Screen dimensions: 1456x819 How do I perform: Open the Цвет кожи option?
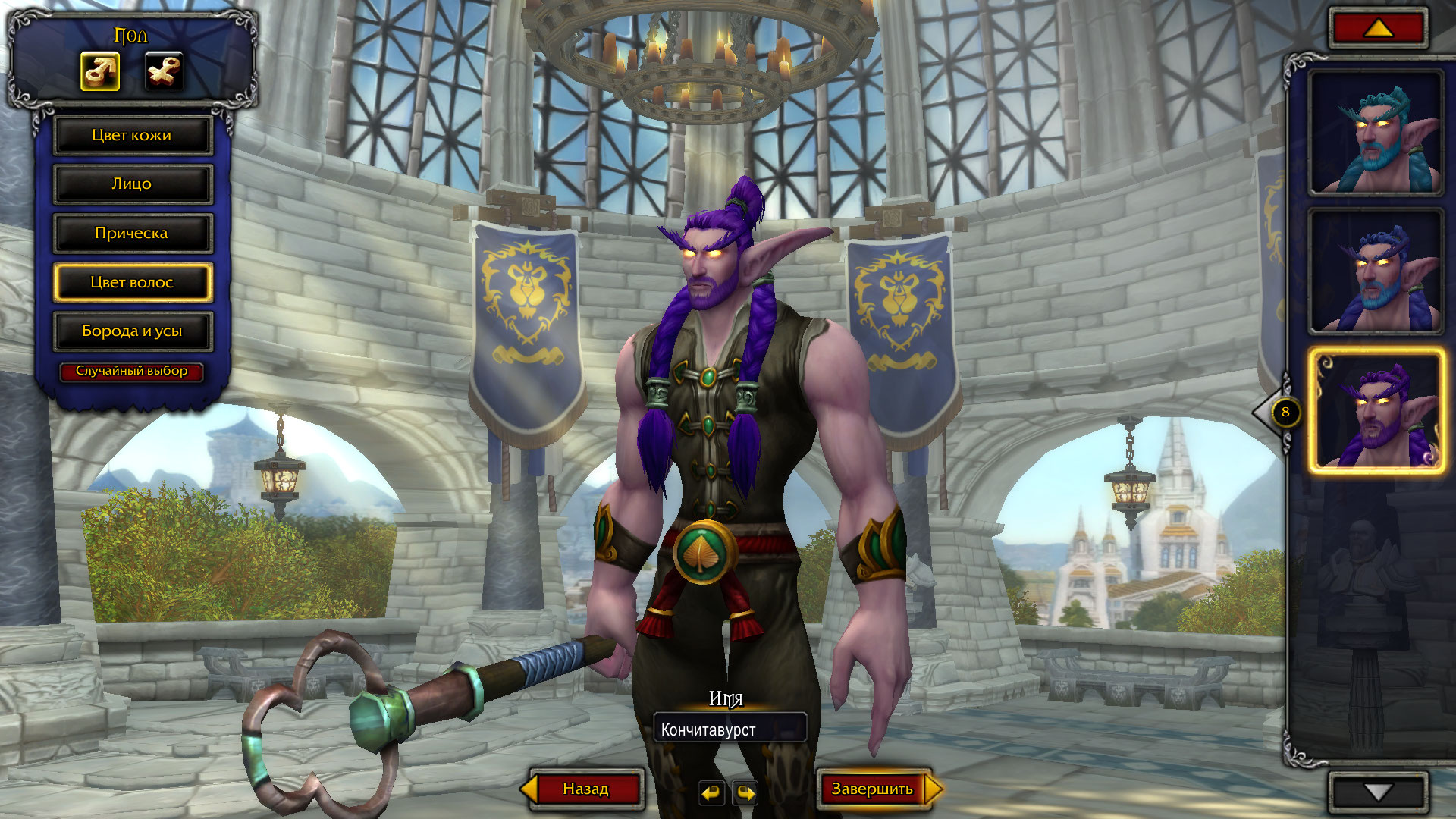tap(132, 136)
